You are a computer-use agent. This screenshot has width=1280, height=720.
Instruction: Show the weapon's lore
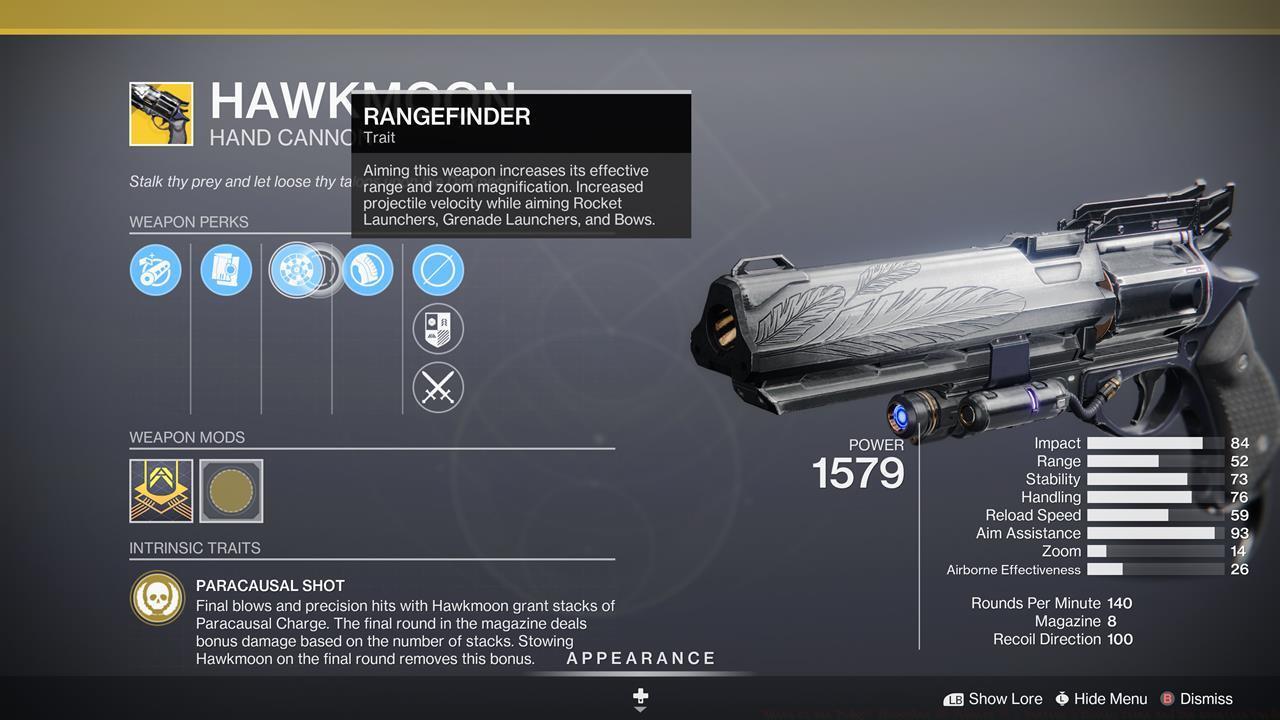(x=993, y=699)
